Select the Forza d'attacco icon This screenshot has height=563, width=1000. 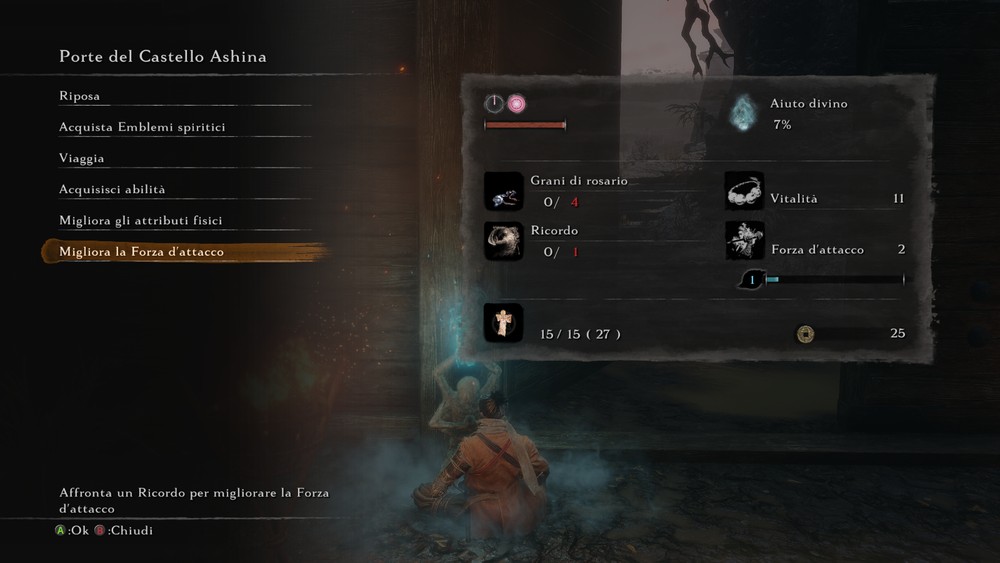click(x=744, y=241)
